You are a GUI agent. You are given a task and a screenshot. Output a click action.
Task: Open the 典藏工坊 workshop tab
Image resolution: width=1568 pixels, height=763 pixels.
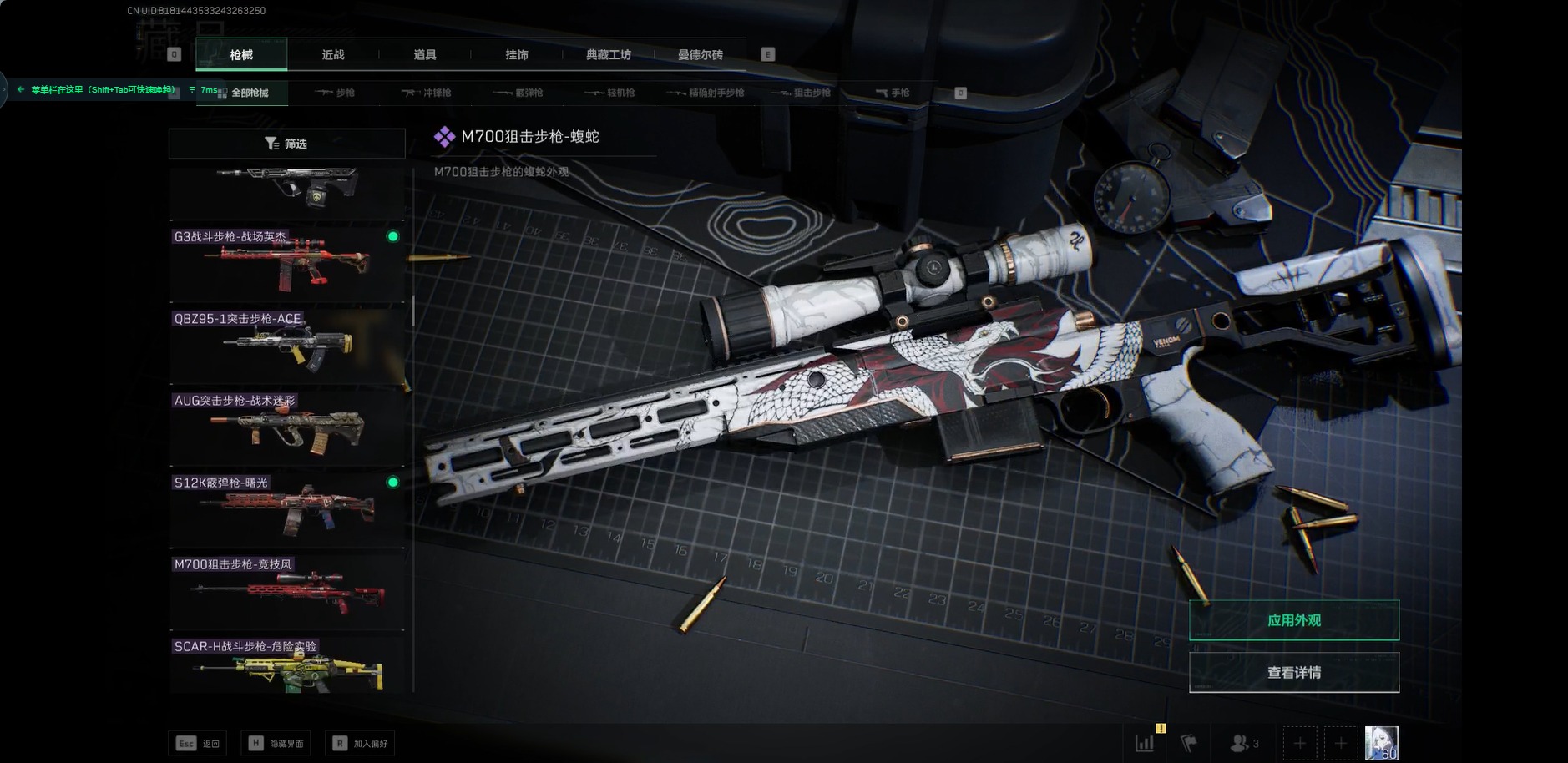609,55
